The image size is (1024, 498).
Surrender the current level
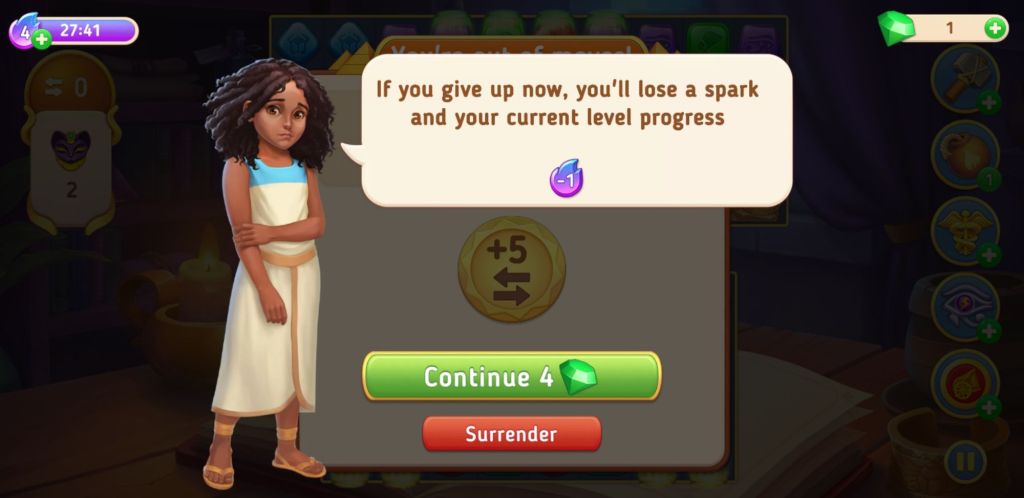[x=511, y=434]
